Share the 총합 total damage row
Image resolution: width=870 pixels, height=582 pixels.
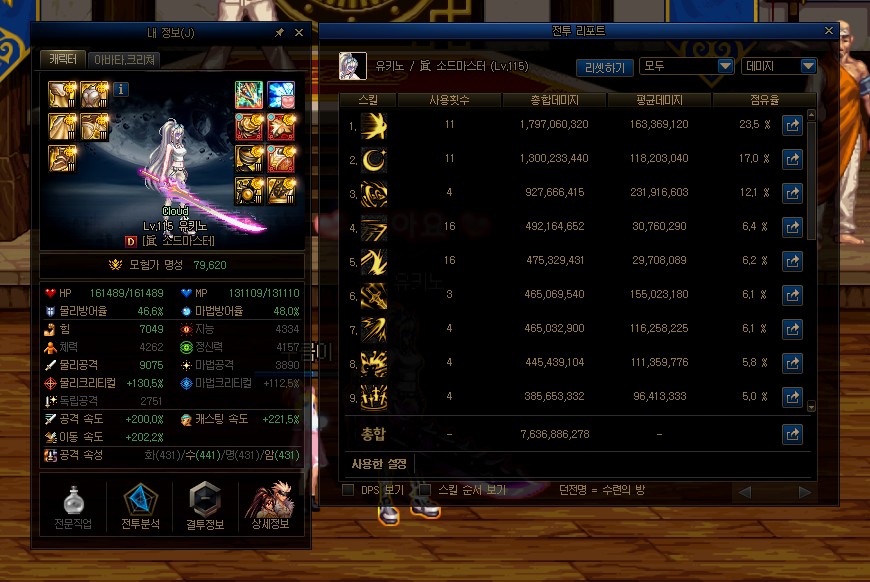point(792,434)
